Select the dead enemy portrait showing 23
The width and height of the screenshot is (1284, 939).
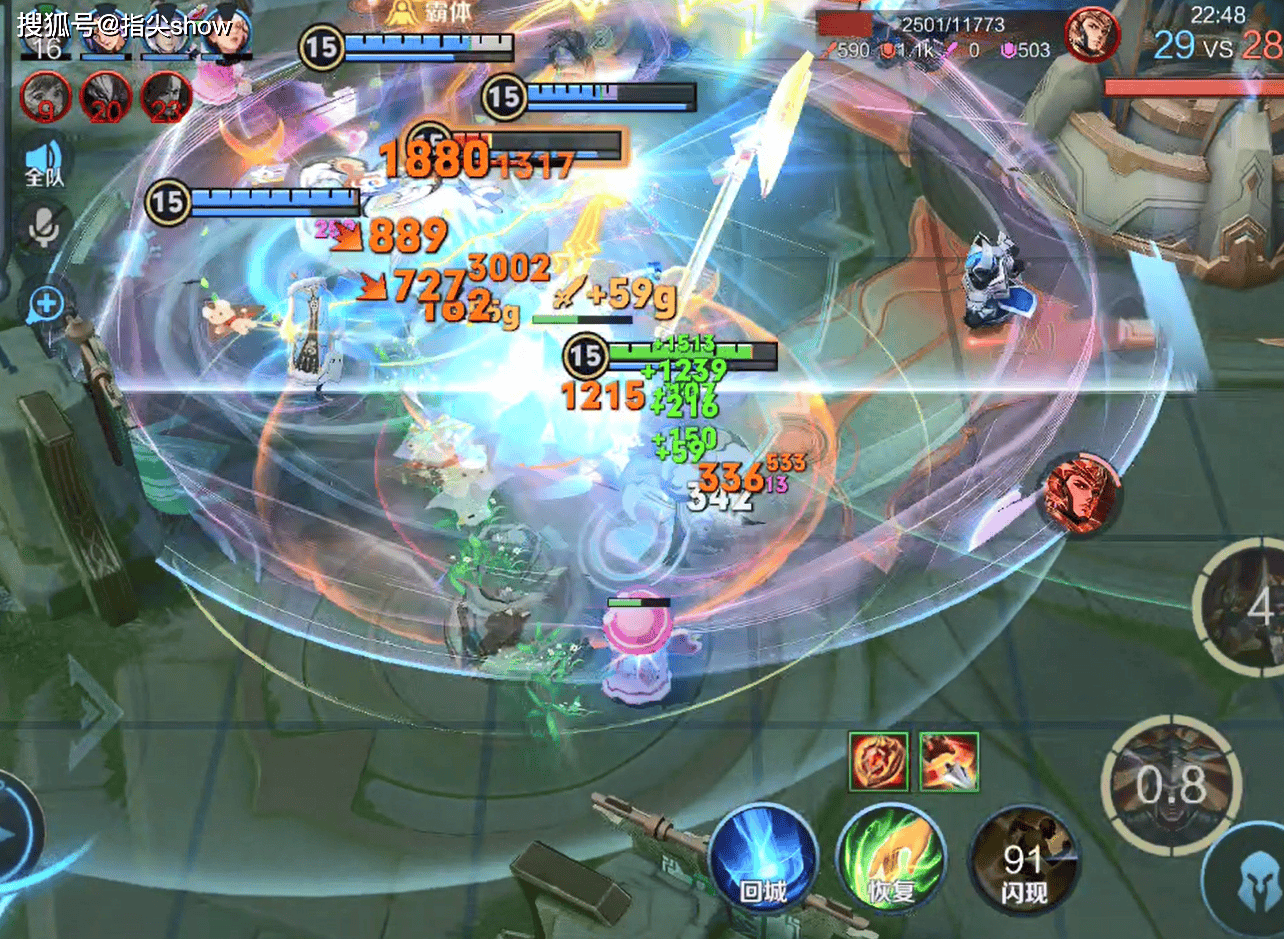coord(165,97)
